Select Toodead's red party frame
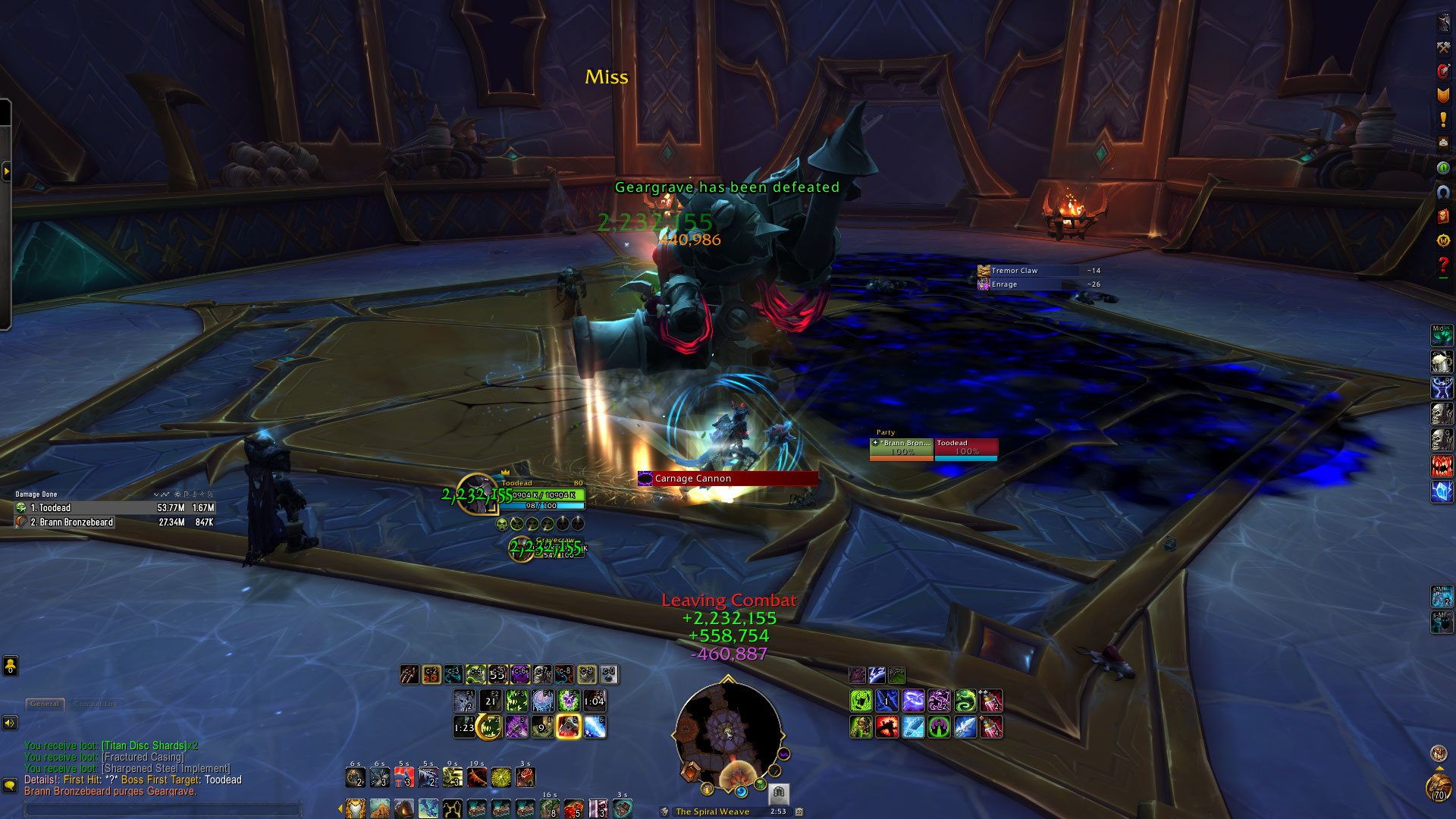 coord(966,448)
